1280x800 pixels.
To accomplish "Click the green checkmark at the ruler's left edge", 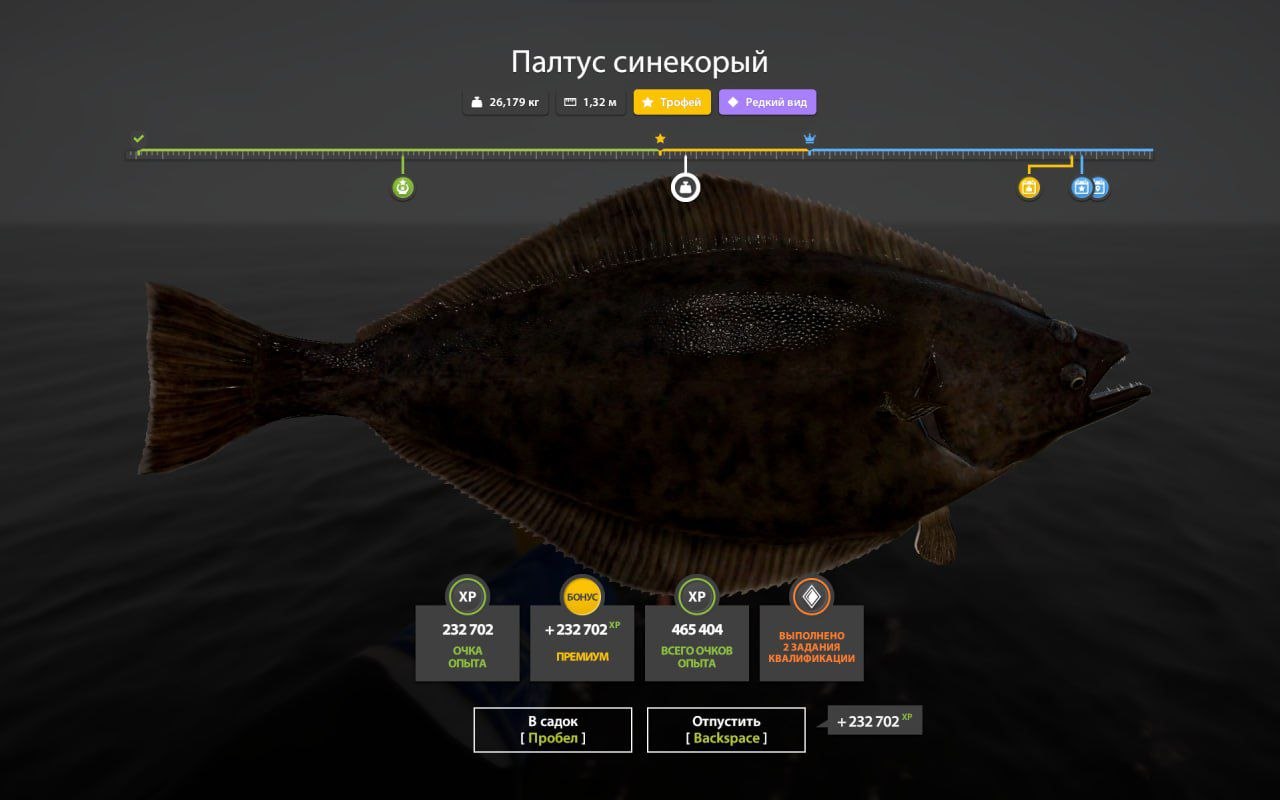I will 137,136.
